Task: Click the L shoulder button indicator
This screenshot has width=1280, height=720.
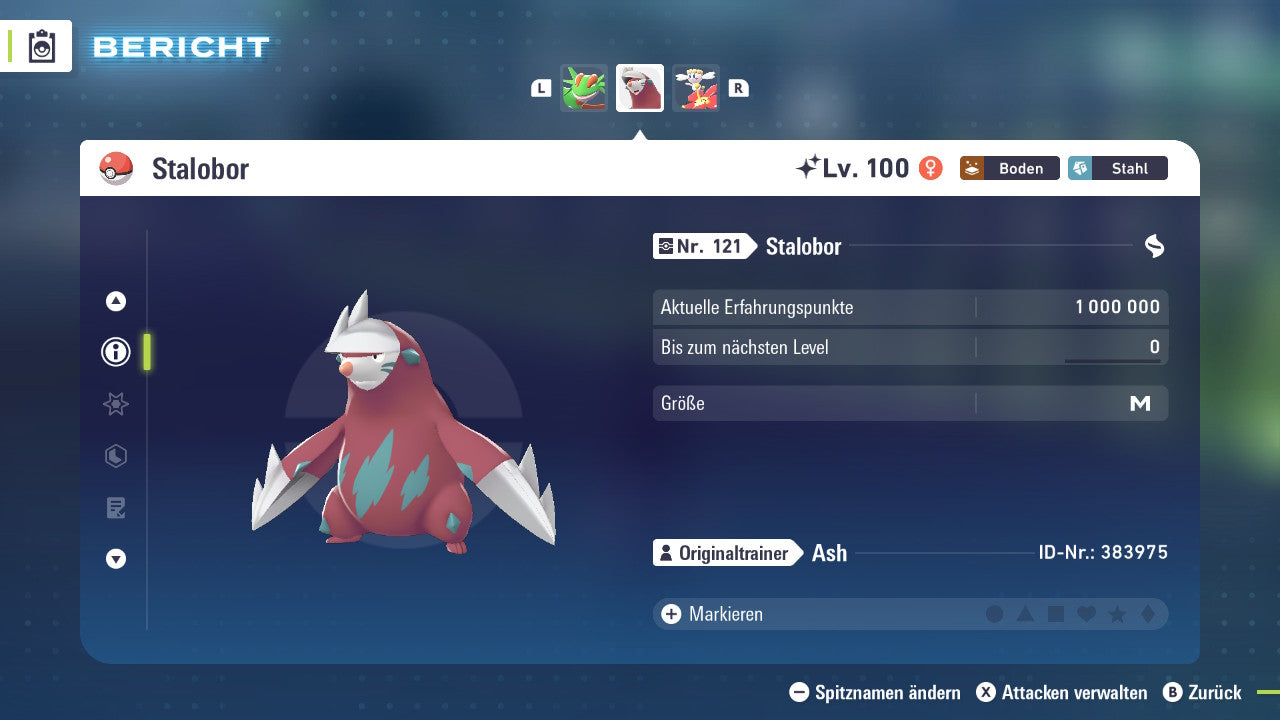Action: tap(540, 88)
